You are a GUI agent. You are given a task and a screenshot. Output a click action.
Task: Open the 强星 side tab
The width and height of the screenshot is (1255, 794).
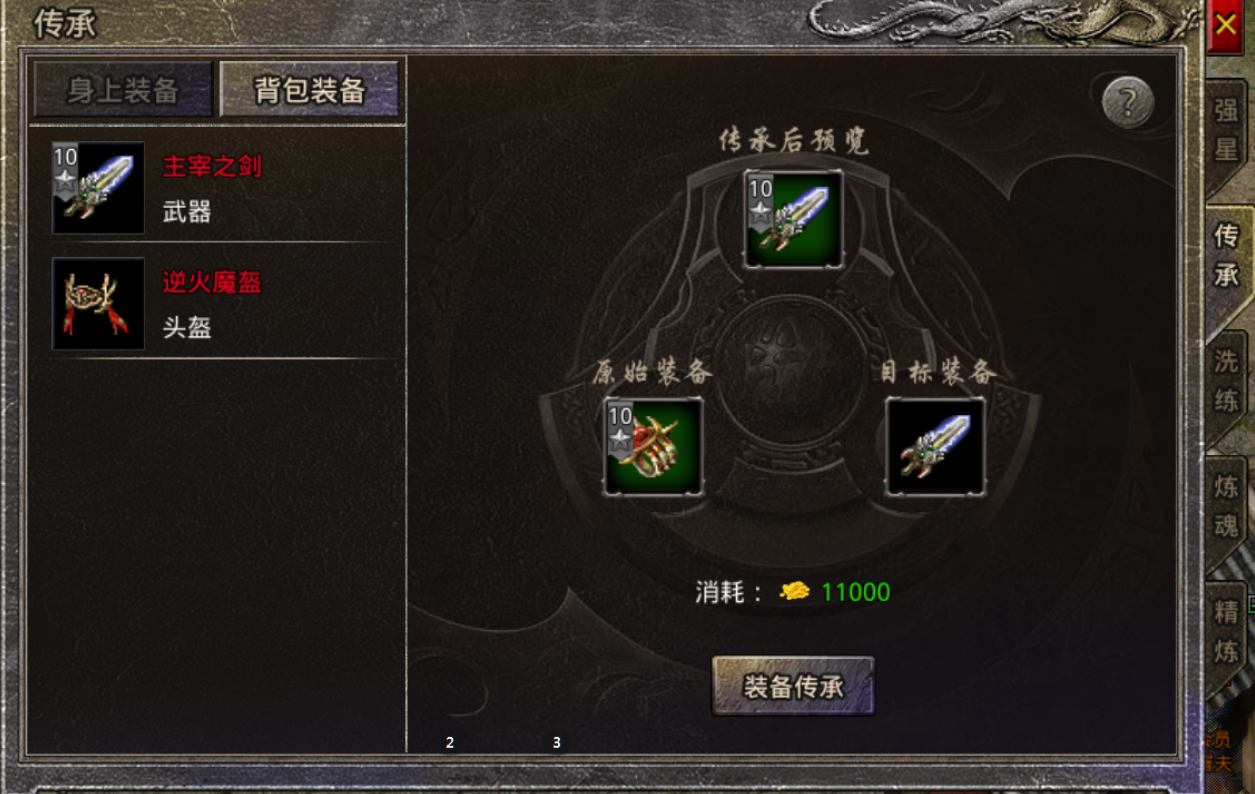(x=1227, y=130)
